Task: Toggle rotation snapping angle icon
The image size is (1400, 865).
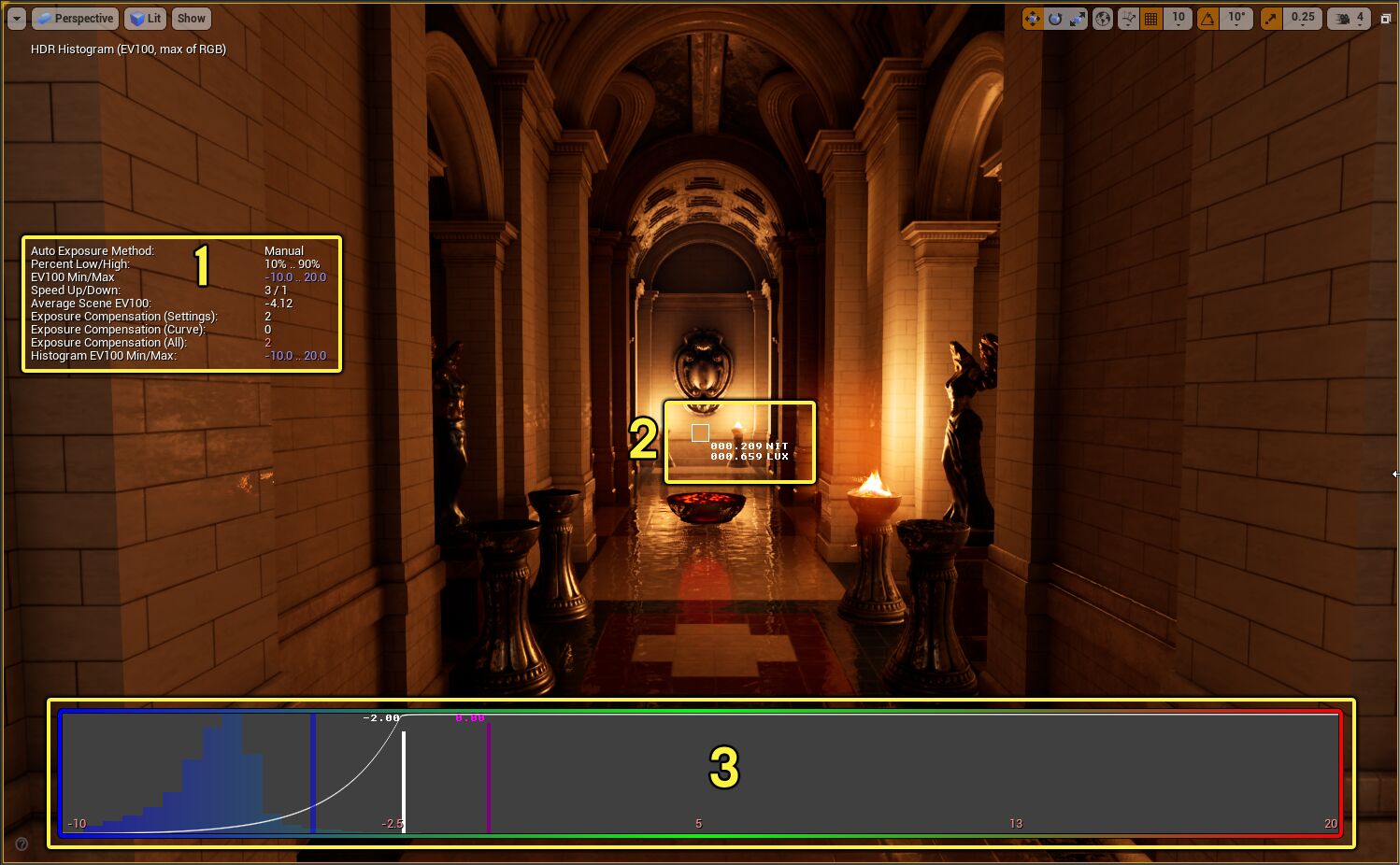Action: (1208, 18)
